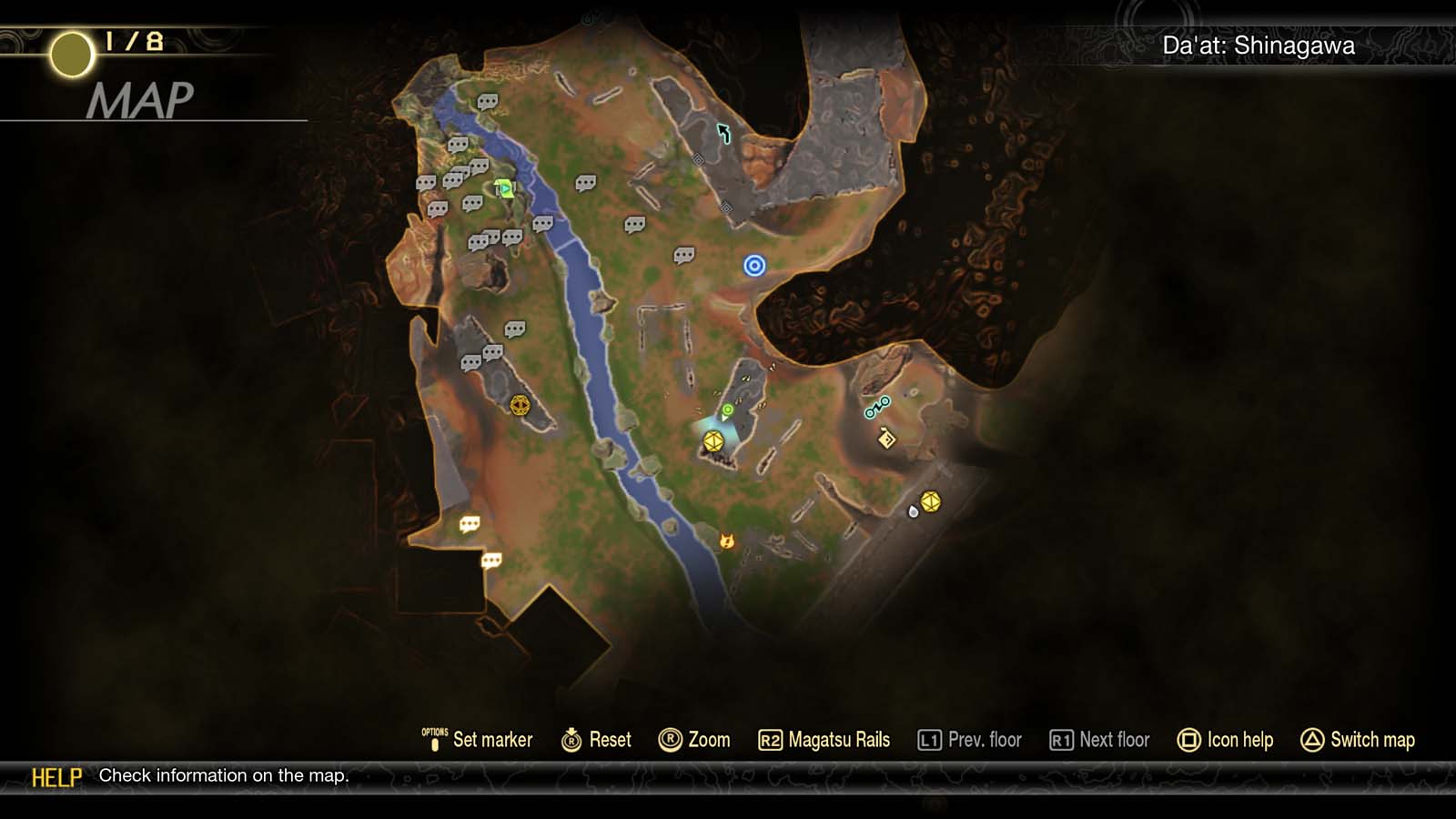Go to the Prev. floor
Viewport: 1456px width, 819px height.
(970, 740)
